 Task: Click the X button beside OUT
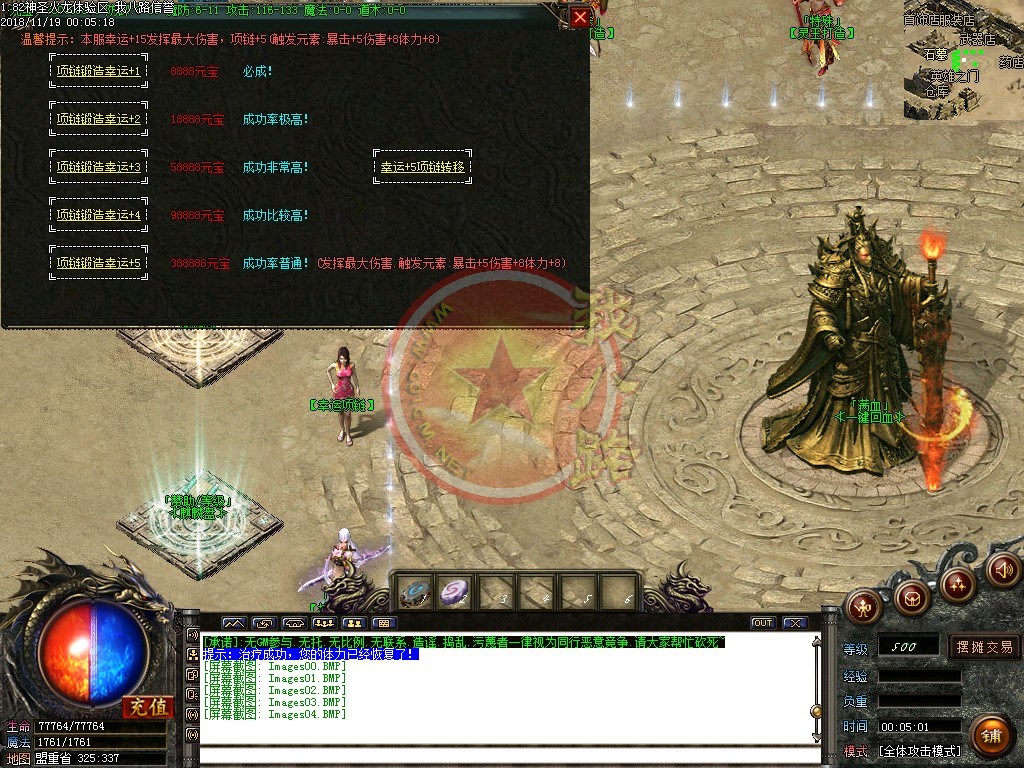795,623
